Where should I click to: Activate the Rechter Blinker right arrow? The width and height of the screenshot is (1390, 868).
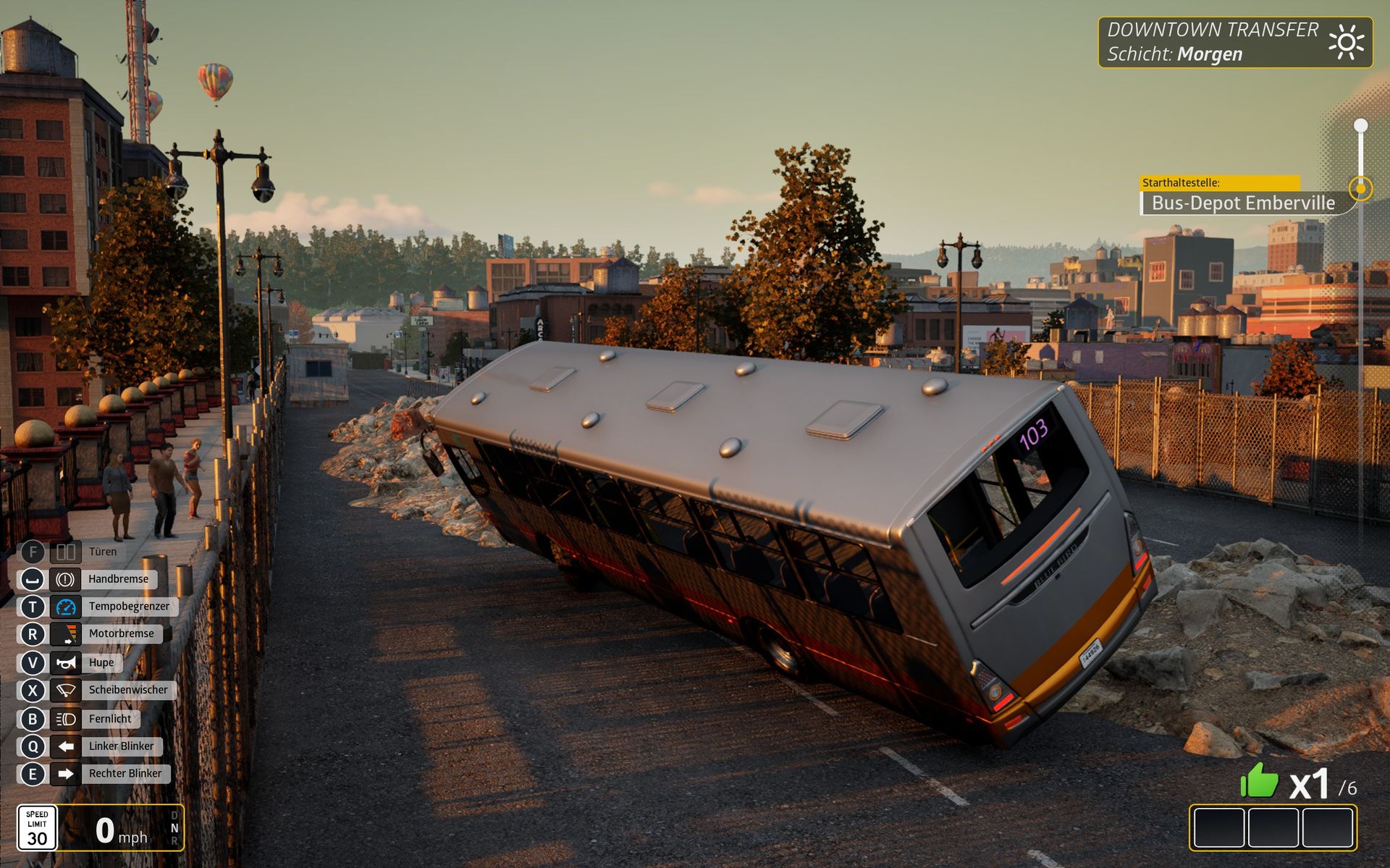coord(66,774)
